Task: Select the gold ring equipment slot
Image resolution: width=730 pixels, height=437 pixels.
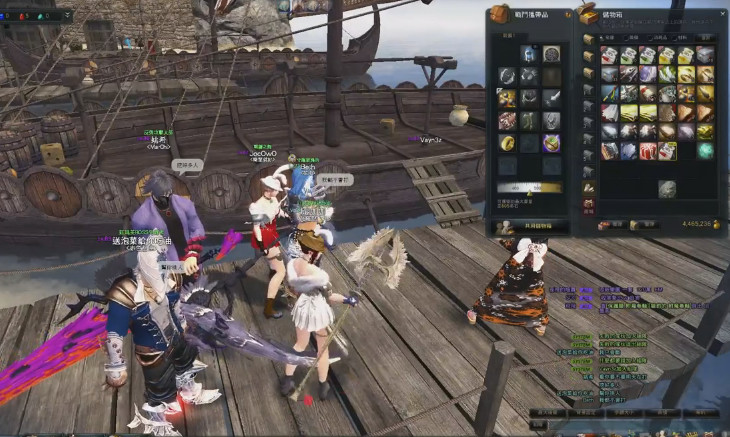Action: (508, 143)
